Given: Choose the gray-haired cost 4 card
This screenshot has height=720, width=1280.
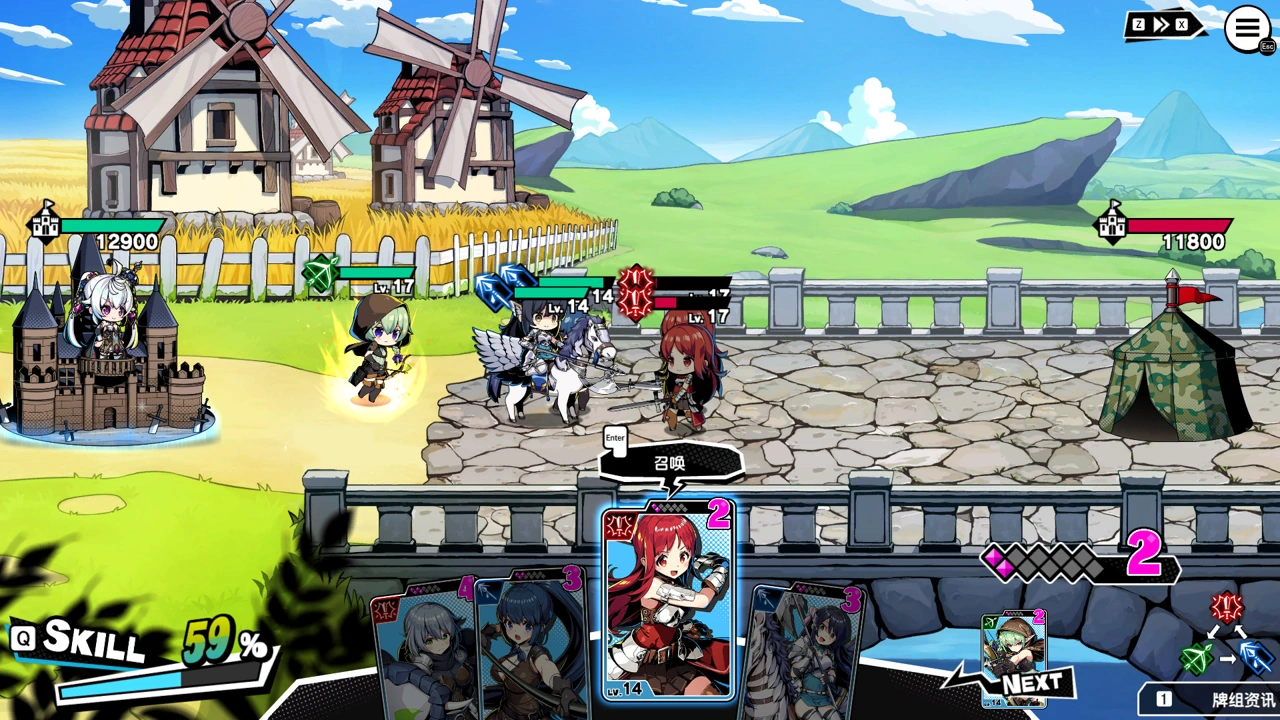Looking at the screenshot, I should [x=422, y=652].
